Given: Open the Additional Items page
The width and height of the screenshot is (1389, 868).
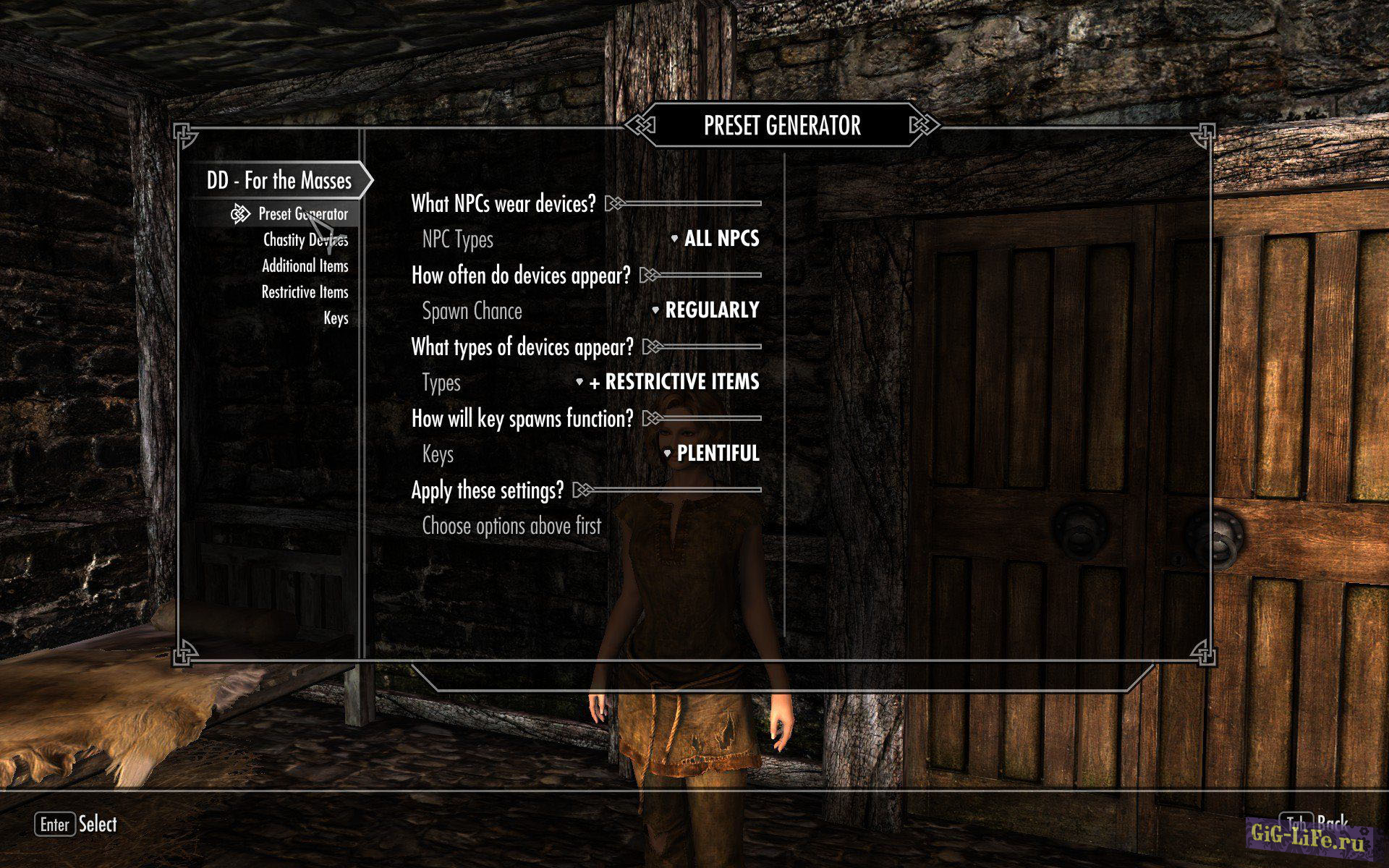Looking at the screenshot, I should pyautogui.click(x=305, y=266).
